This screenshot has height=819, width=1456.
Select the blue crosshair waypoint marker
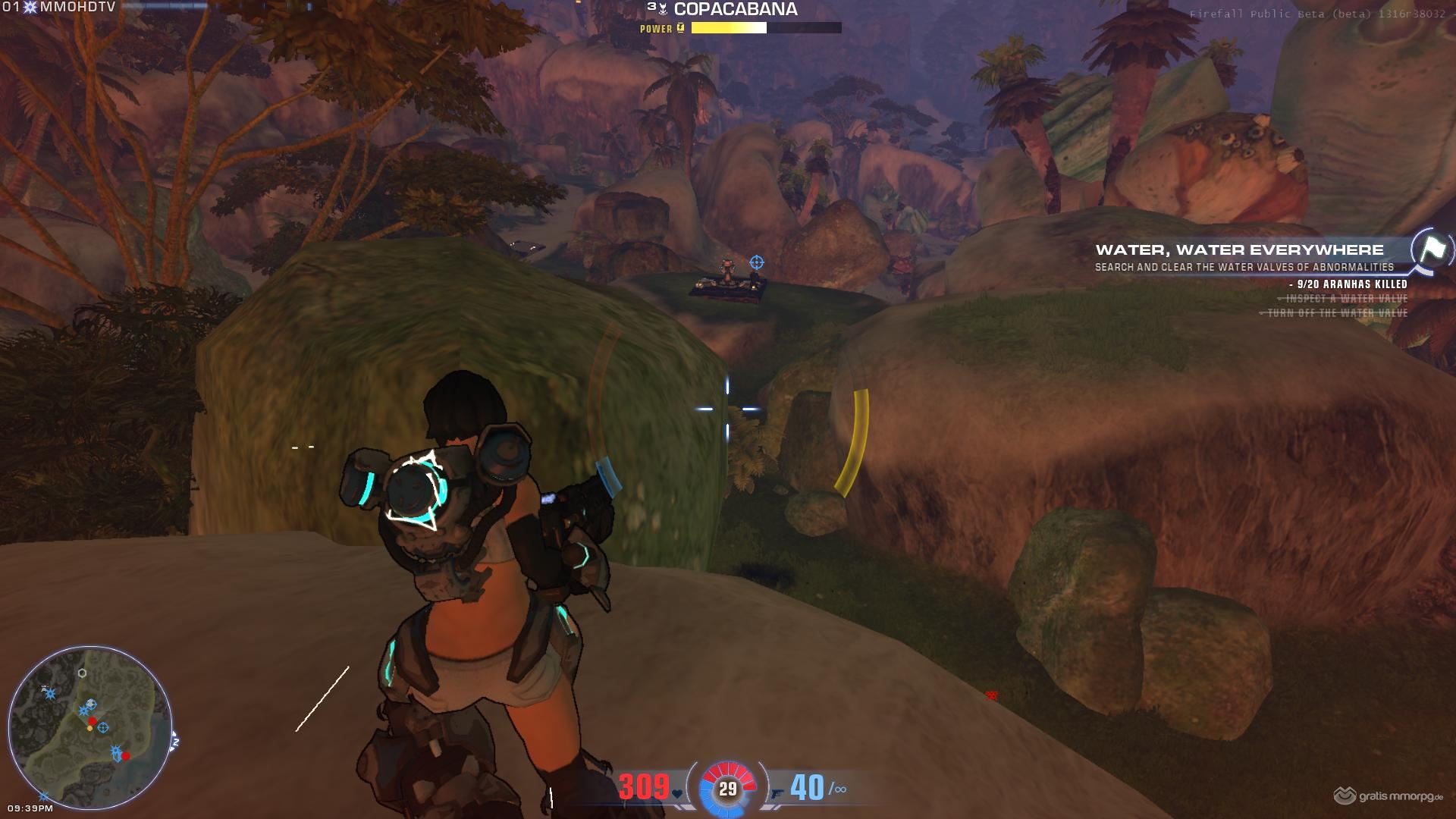point(756,262)
